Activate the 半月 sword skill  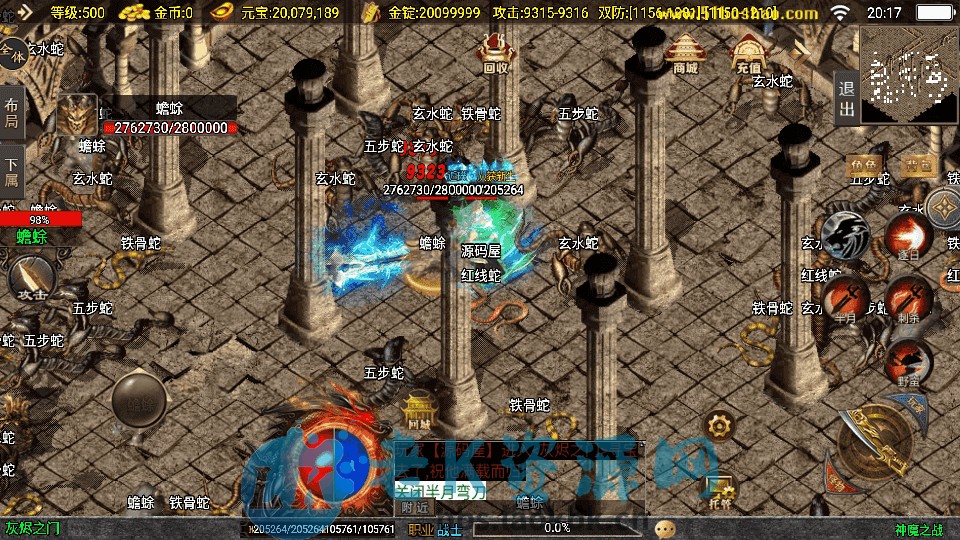(x=846, y=297)
